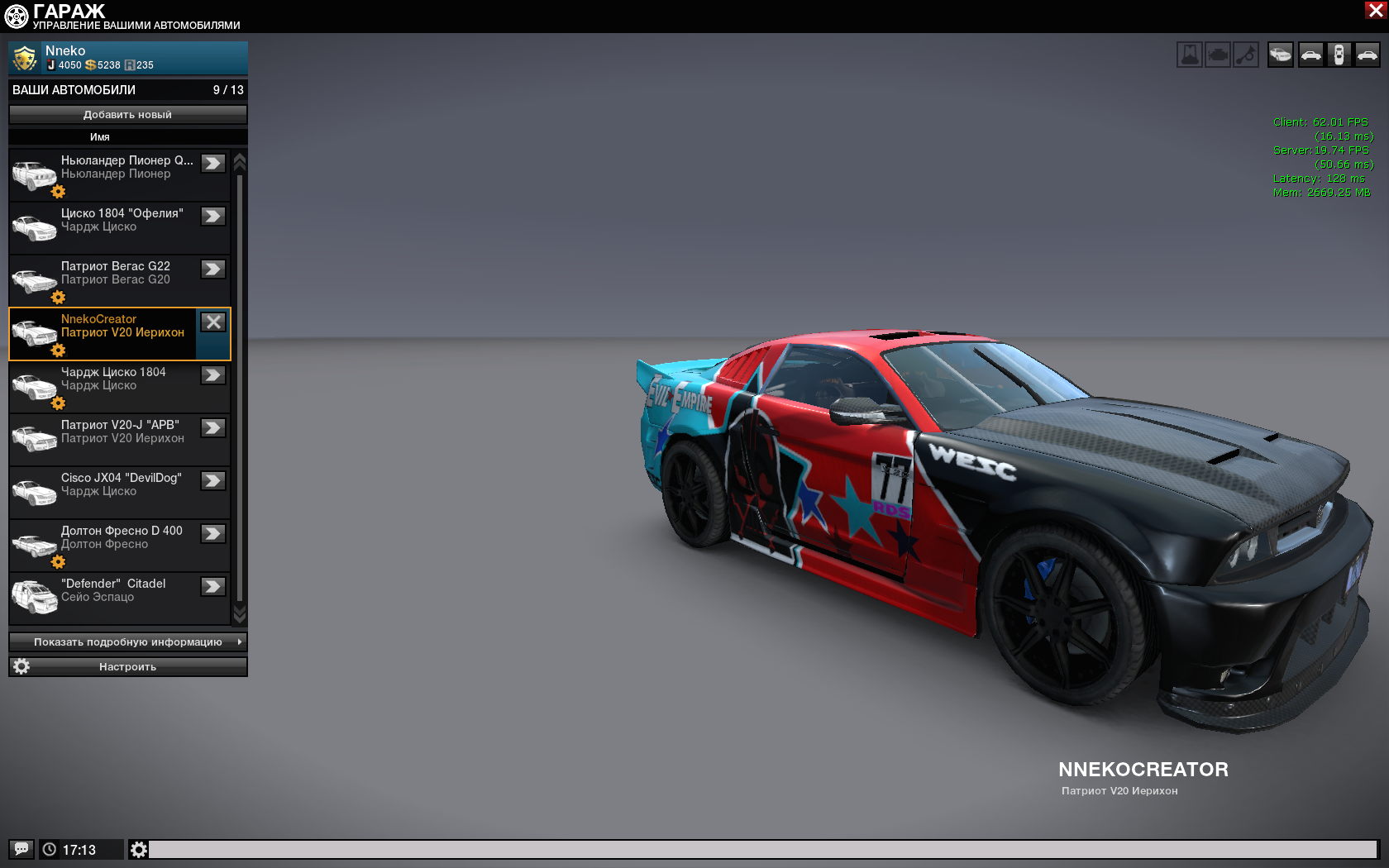The width and height of the screenshot is (1389, 868).
Task: Select the Патриот V20-J "APB" car
Action: pyautogui.click(x=119, y=439)
